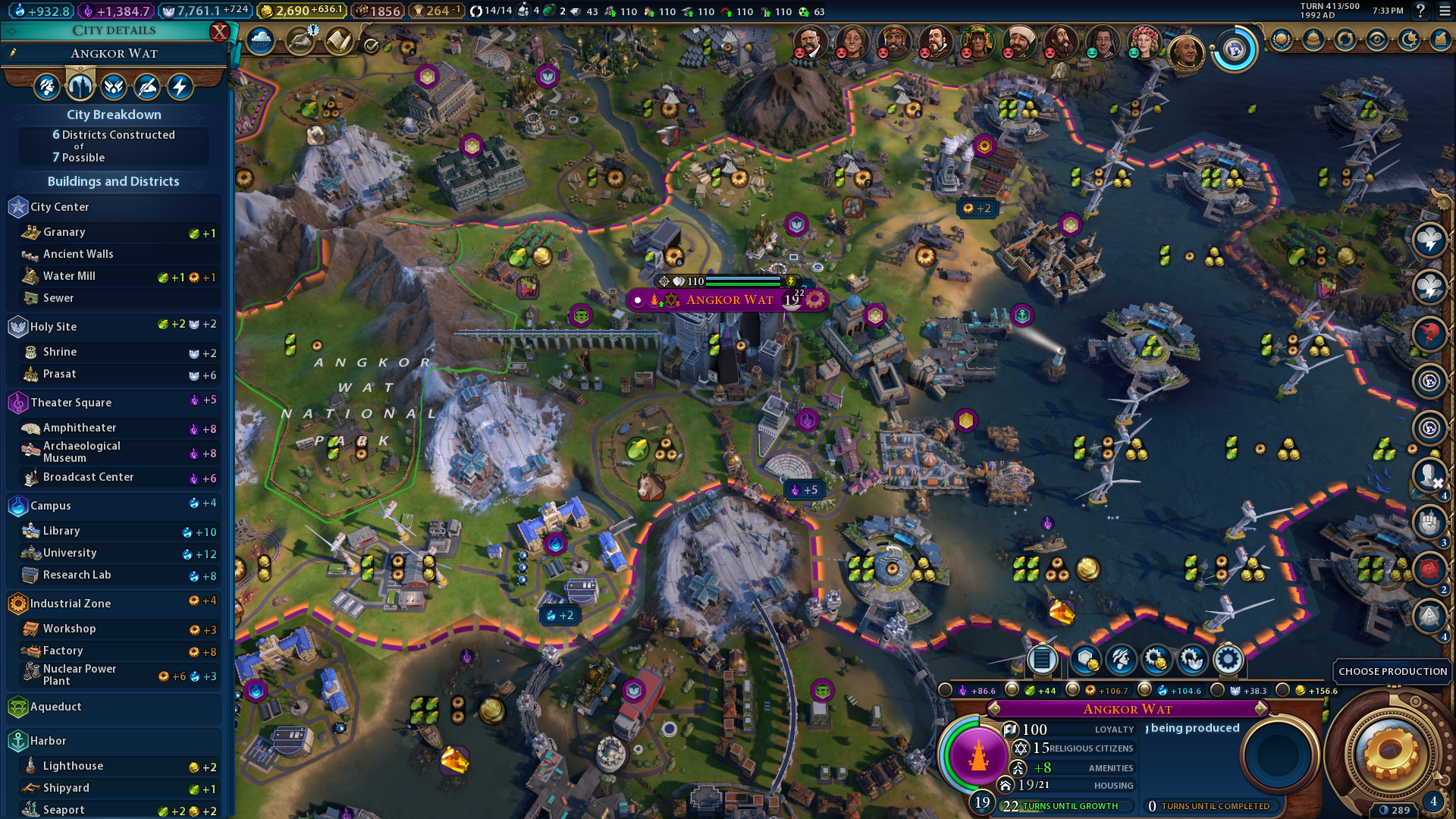Close the City Details panel
Image resolution: width=1456 pixels, height=819 pixels.
[219, 31]
